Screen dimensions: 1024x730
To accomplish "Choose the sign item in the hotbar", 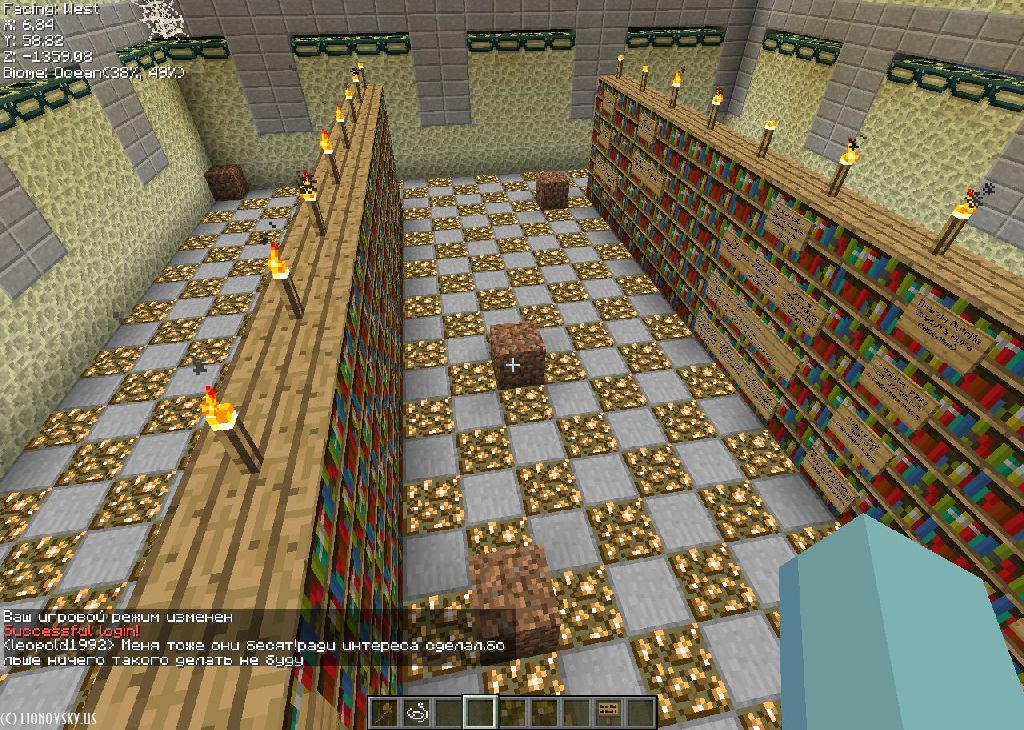I will point(608,712).
